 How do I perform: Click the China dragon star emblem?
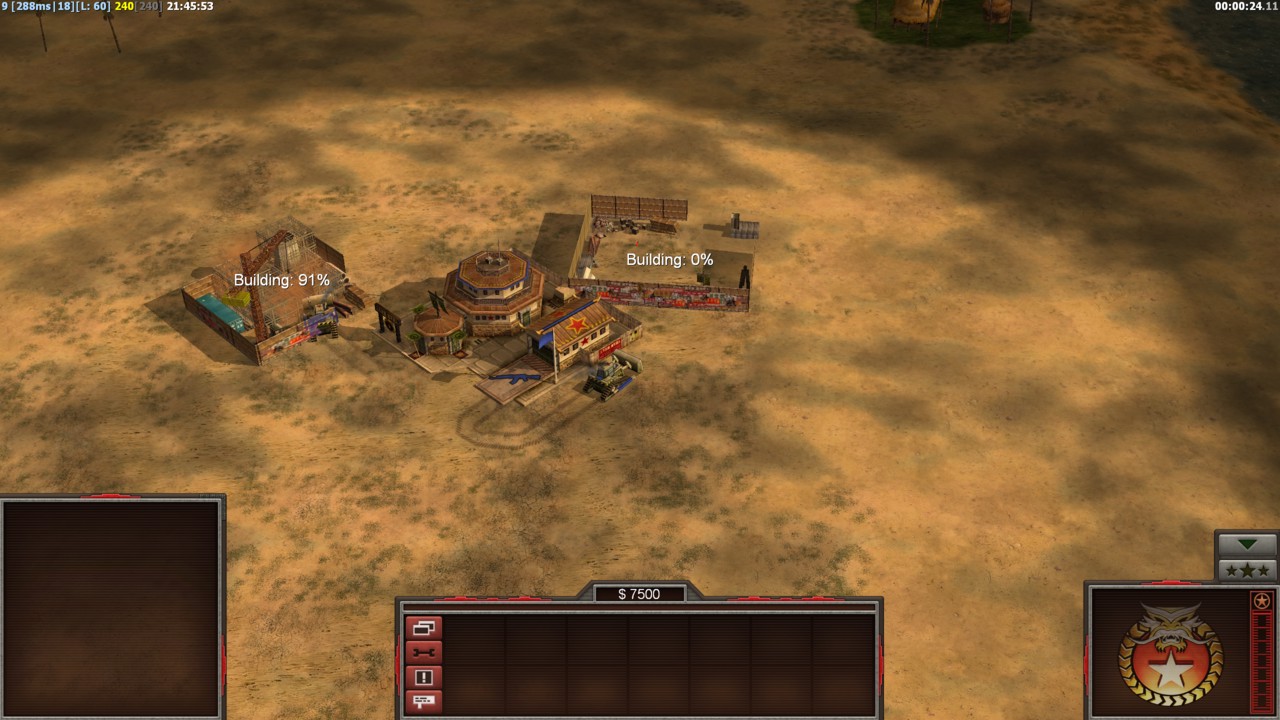[1170, 655]
